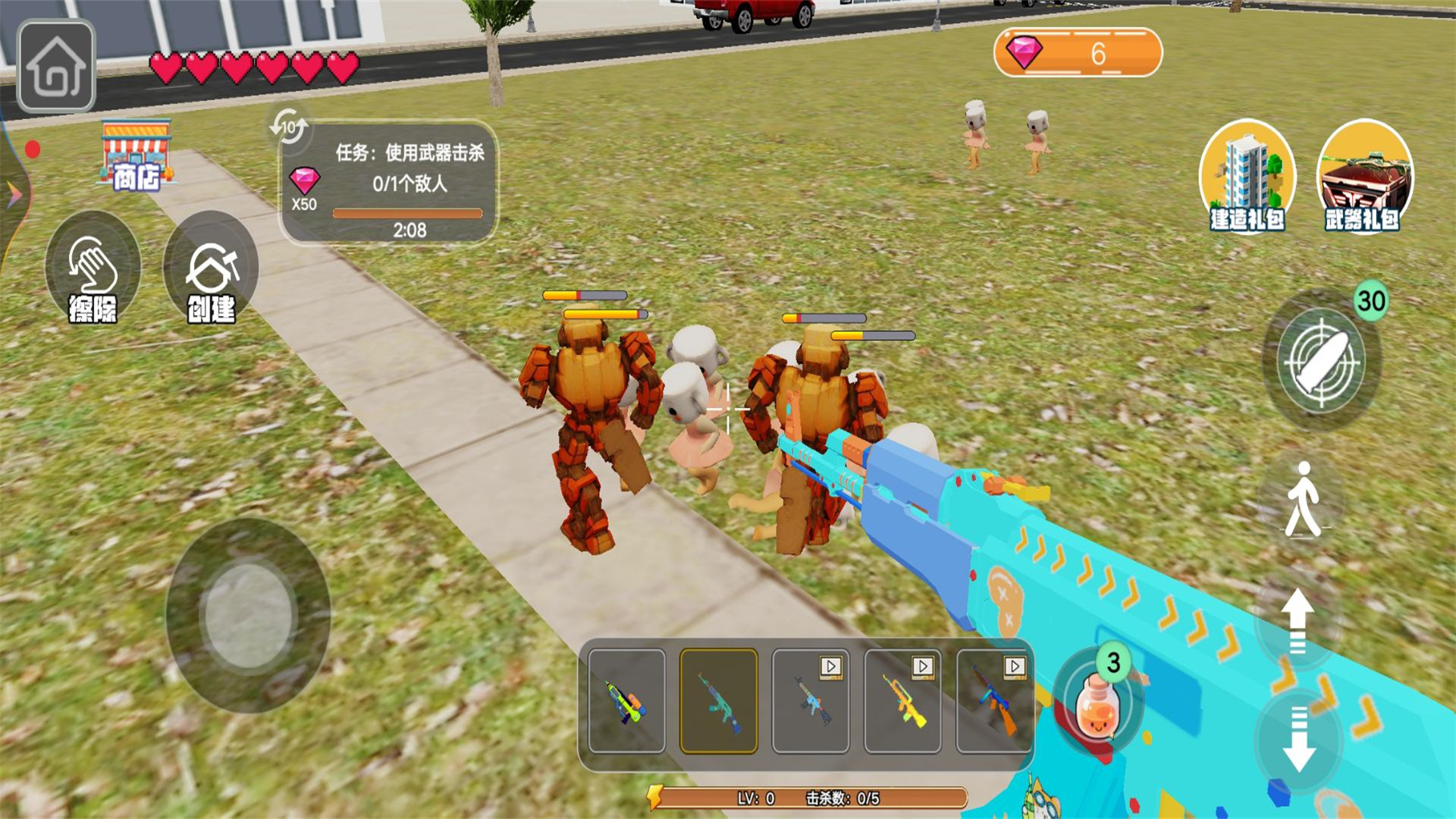
Task: Click the pink gem currency counter
Action: point(1077,53)
